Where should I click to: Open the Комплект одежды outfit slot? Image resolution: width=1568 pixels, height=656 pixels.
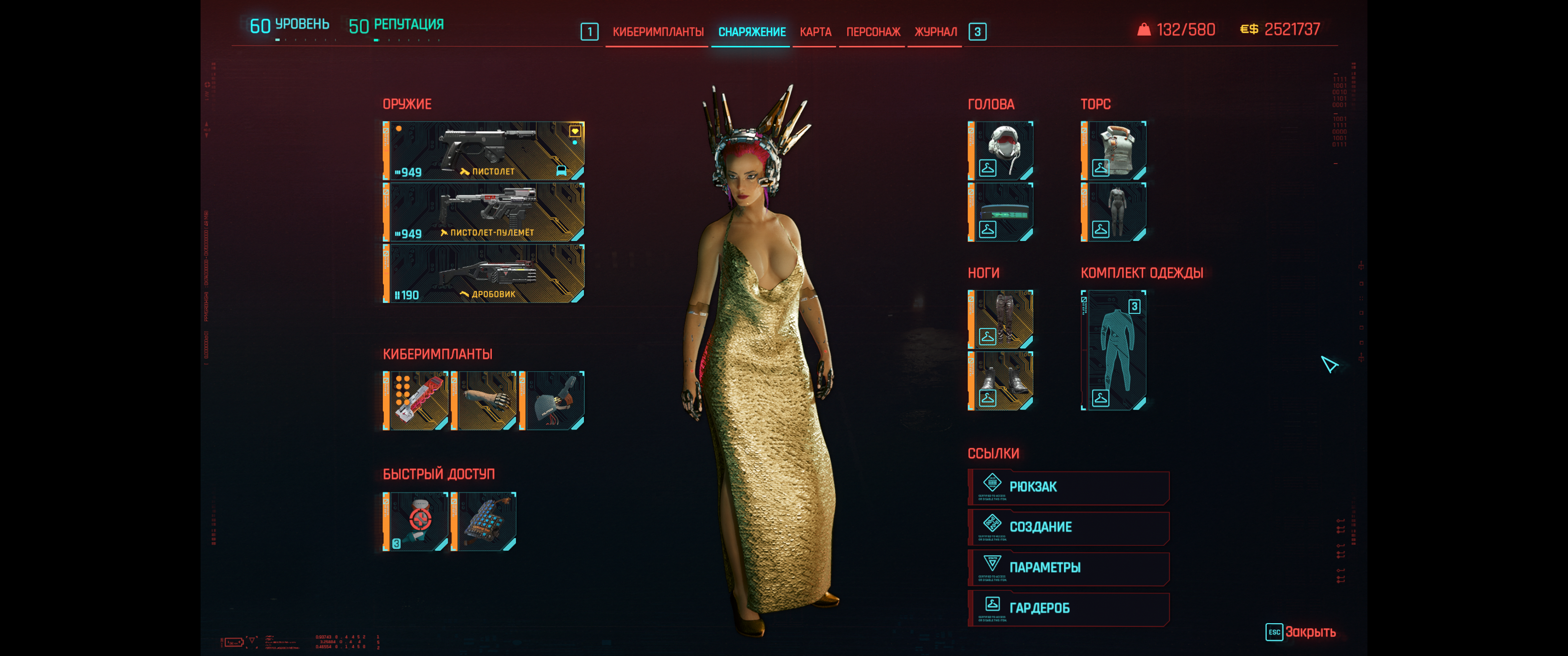pos(1113,350)
